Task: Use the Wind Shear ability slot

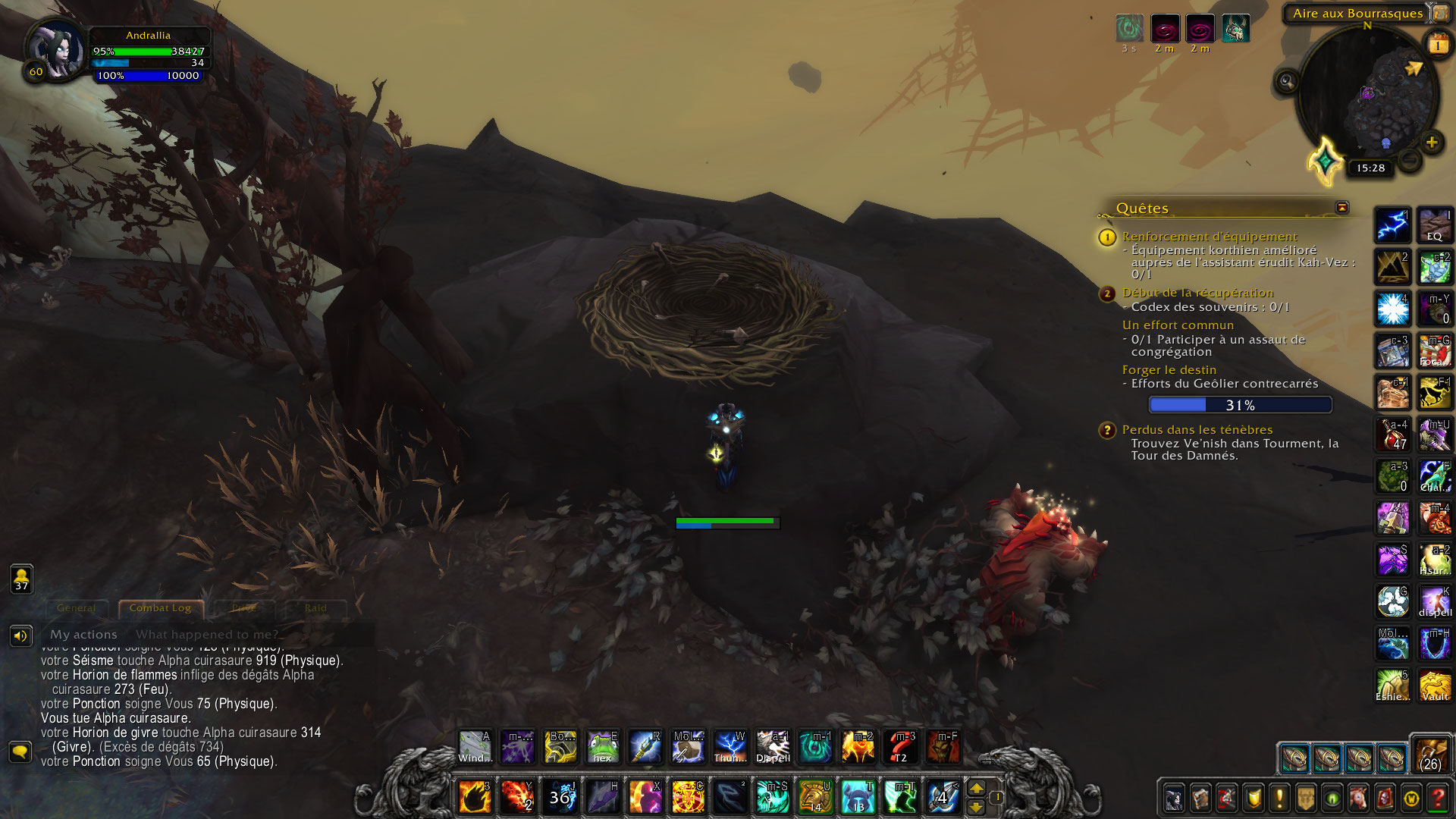Action: [475, 747]
